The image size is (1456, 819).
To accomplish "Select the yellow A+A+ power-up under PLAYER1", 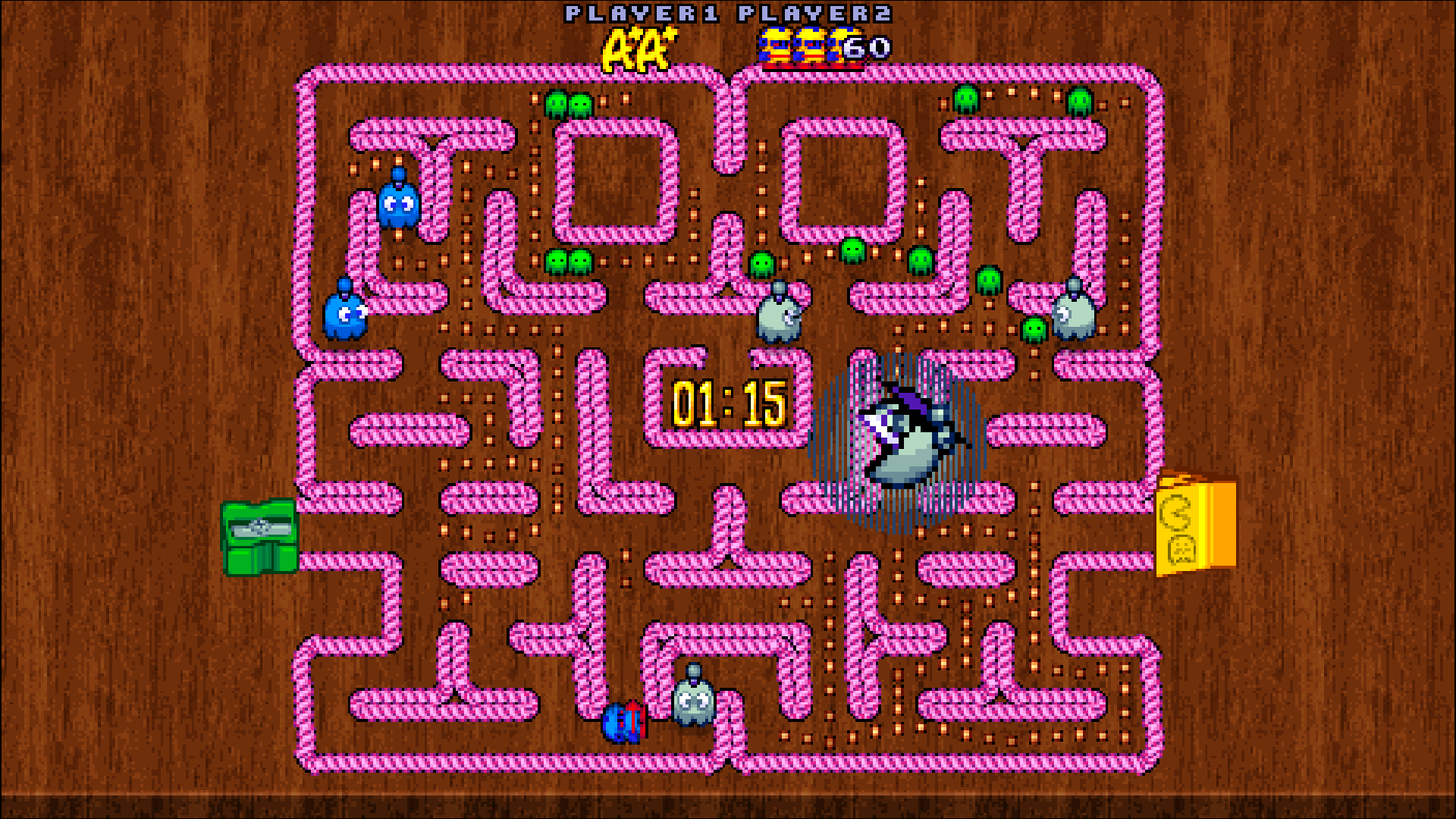I will (x=637, y=49).
